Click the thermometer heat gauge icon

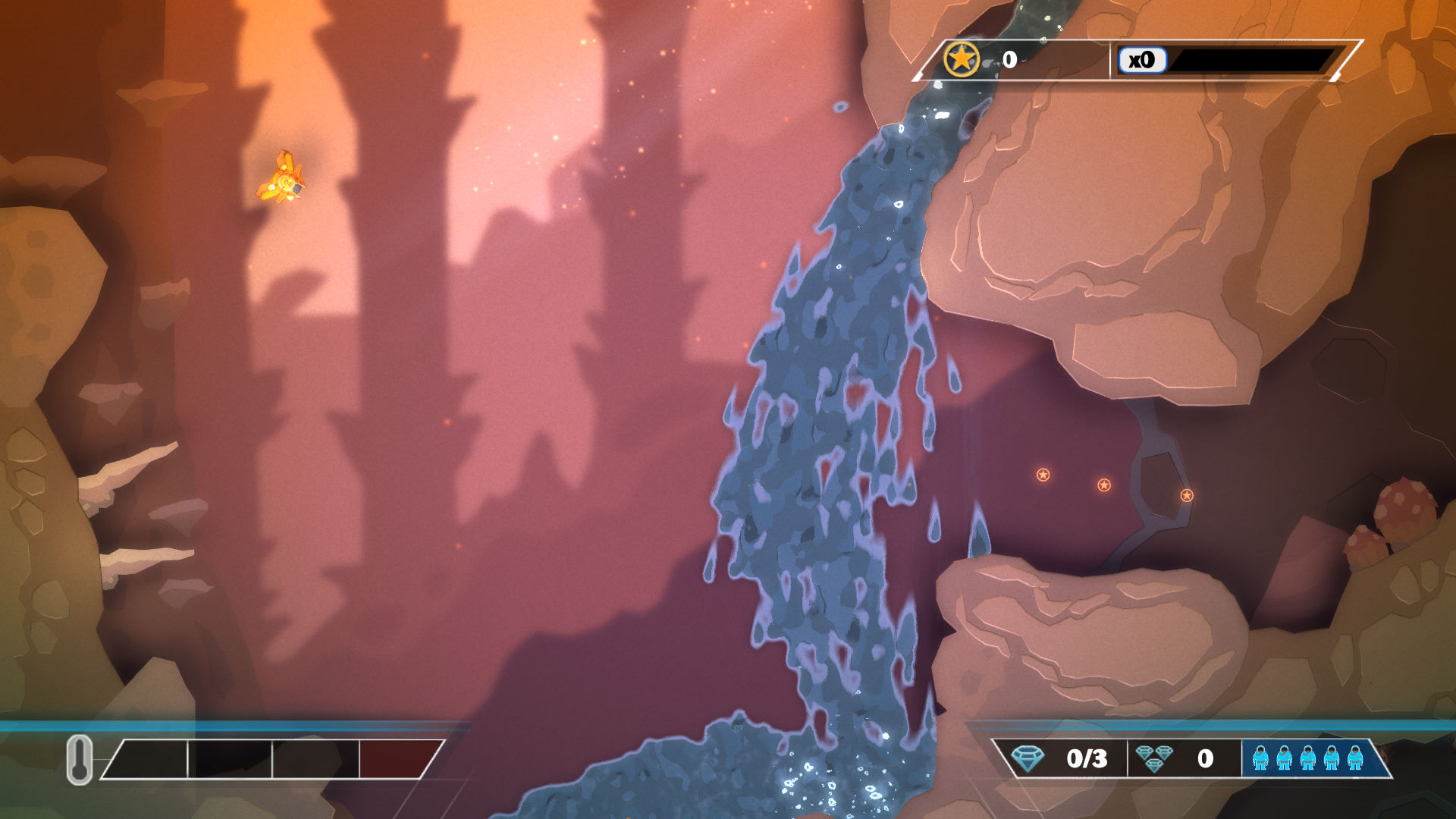80,759
